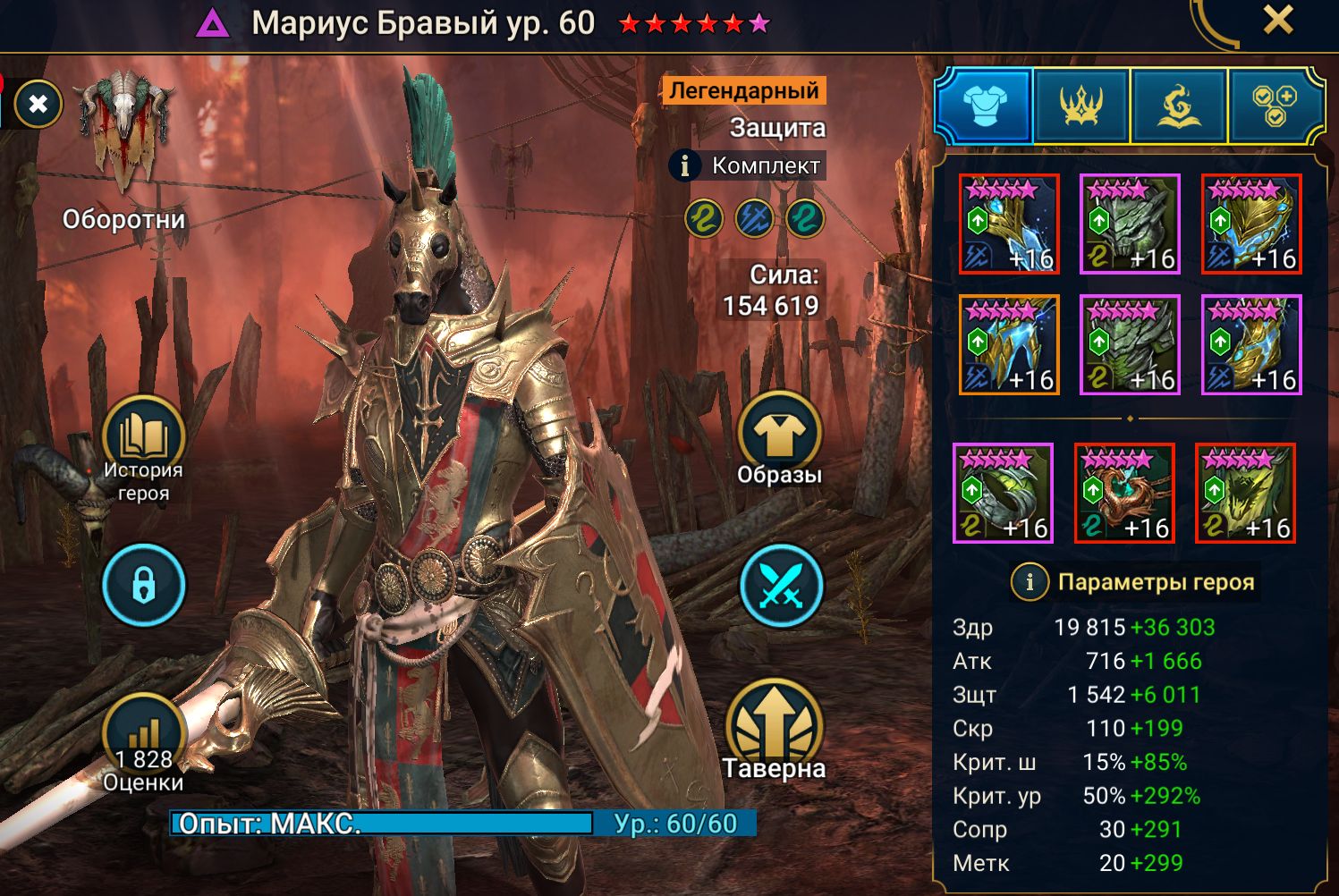Select the equipped amulet accessory slot

1124,493
